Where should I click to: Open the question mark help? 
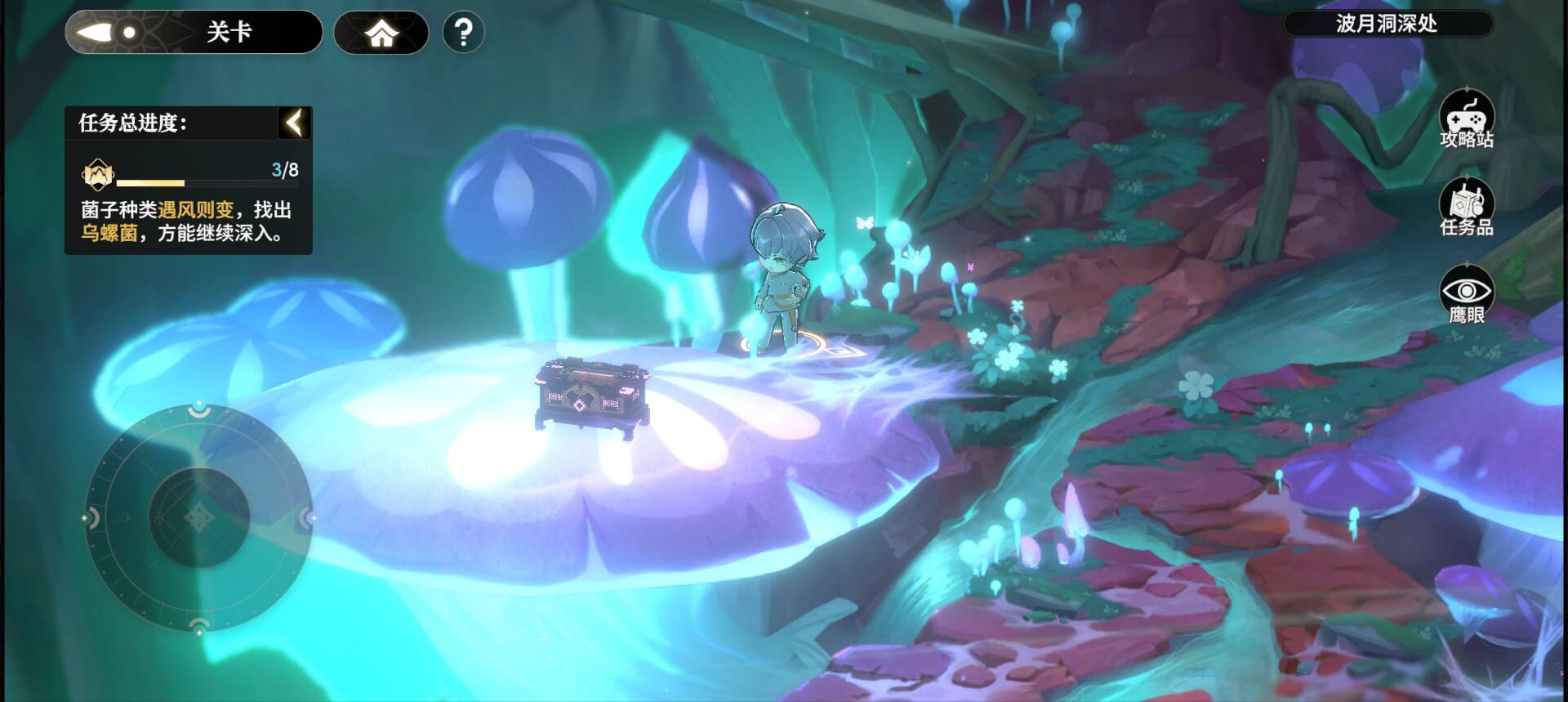463,33
